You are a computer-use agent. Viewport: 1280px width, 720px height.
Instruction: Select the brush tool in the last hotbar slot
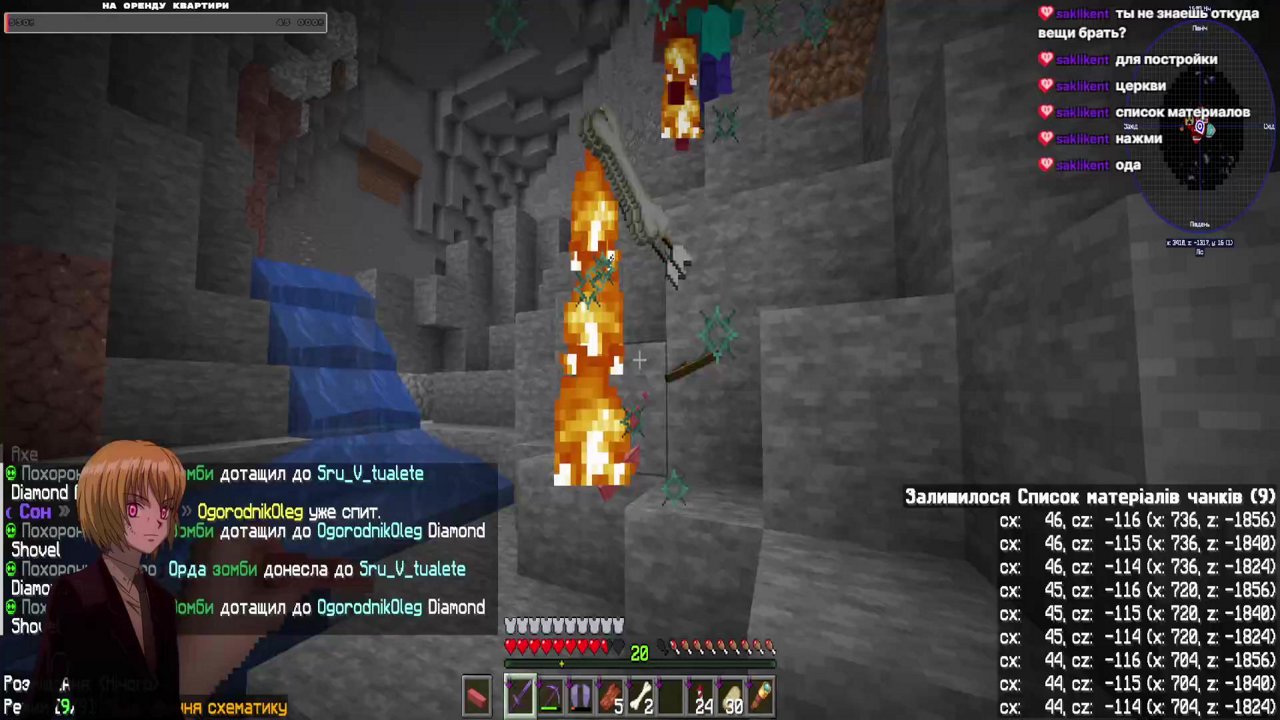760,695
